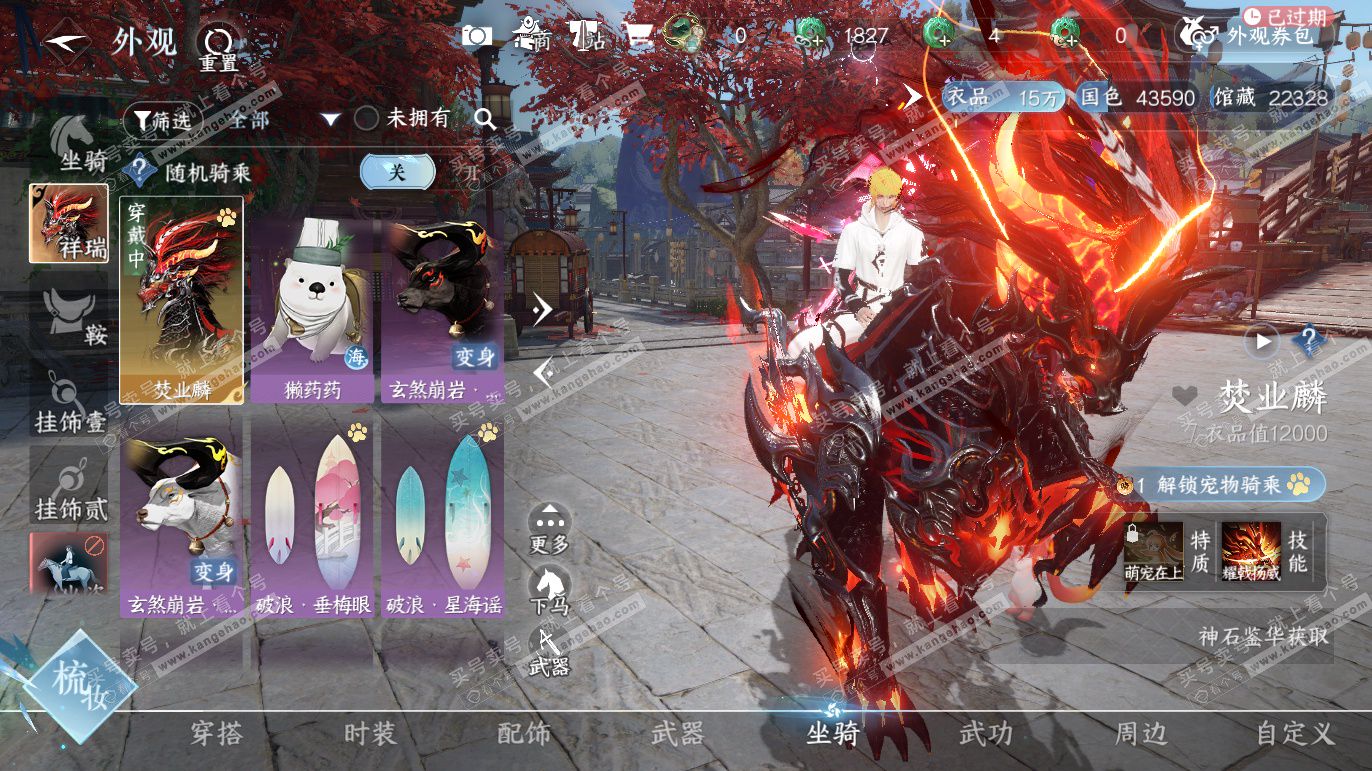
Task: Switch to the 时装 bottom tab
Action: point(370,734)
